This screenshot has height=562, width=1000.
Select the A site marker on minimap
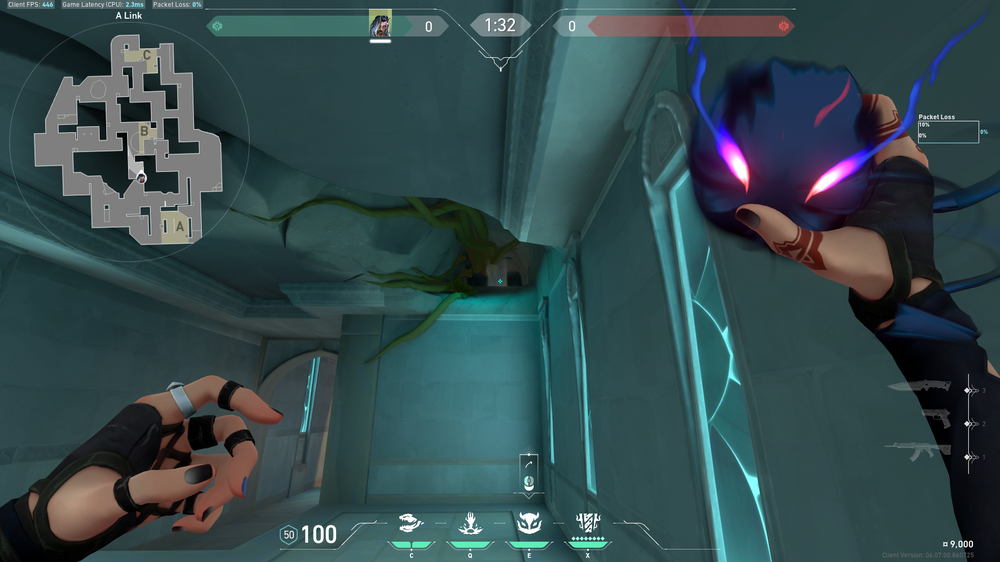[x=179, y=226]
